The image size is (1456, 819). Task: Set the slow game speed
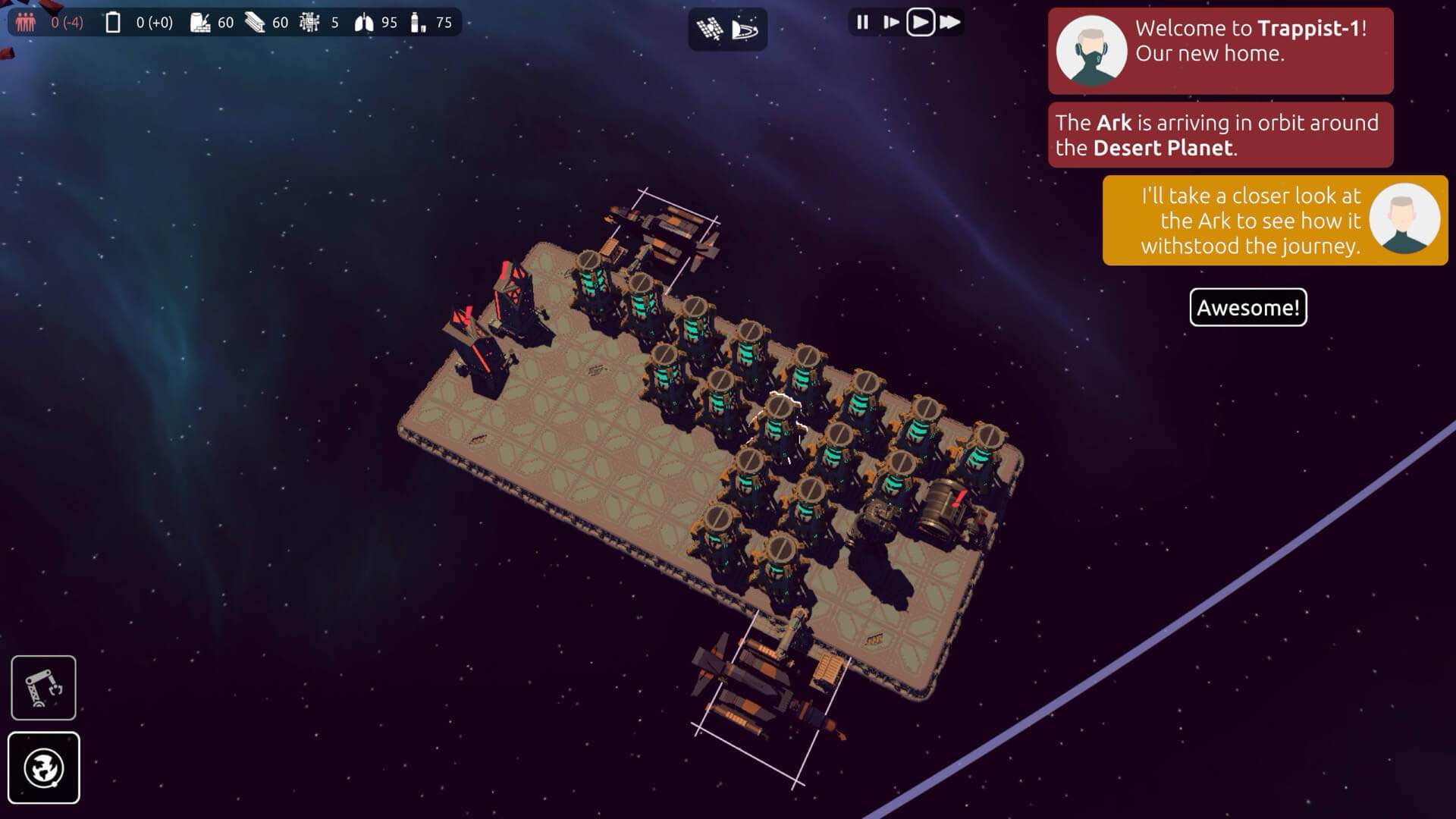(891, 22)
